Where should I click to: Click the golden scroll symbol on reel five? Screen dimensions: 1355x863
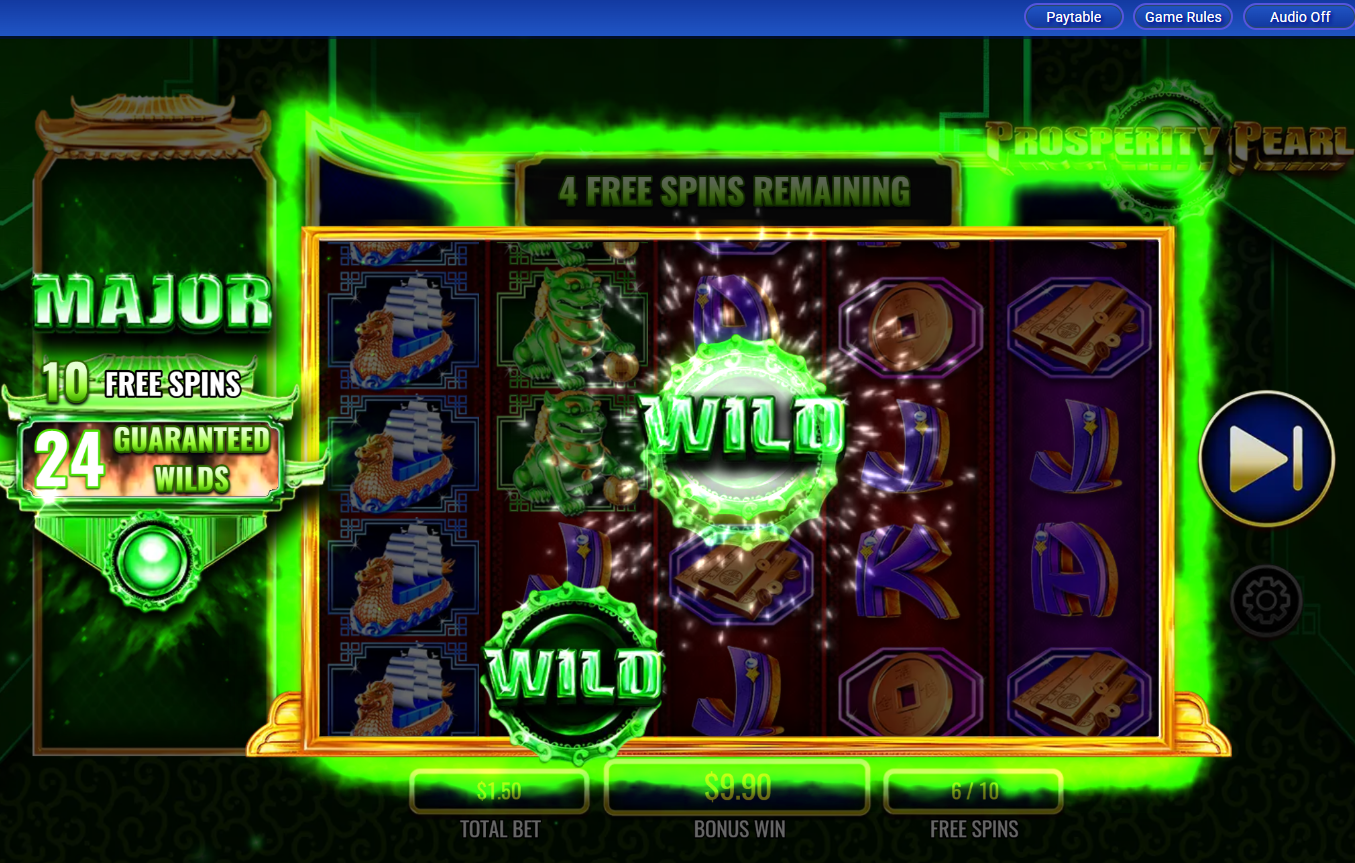click(x=1076, y=325)
